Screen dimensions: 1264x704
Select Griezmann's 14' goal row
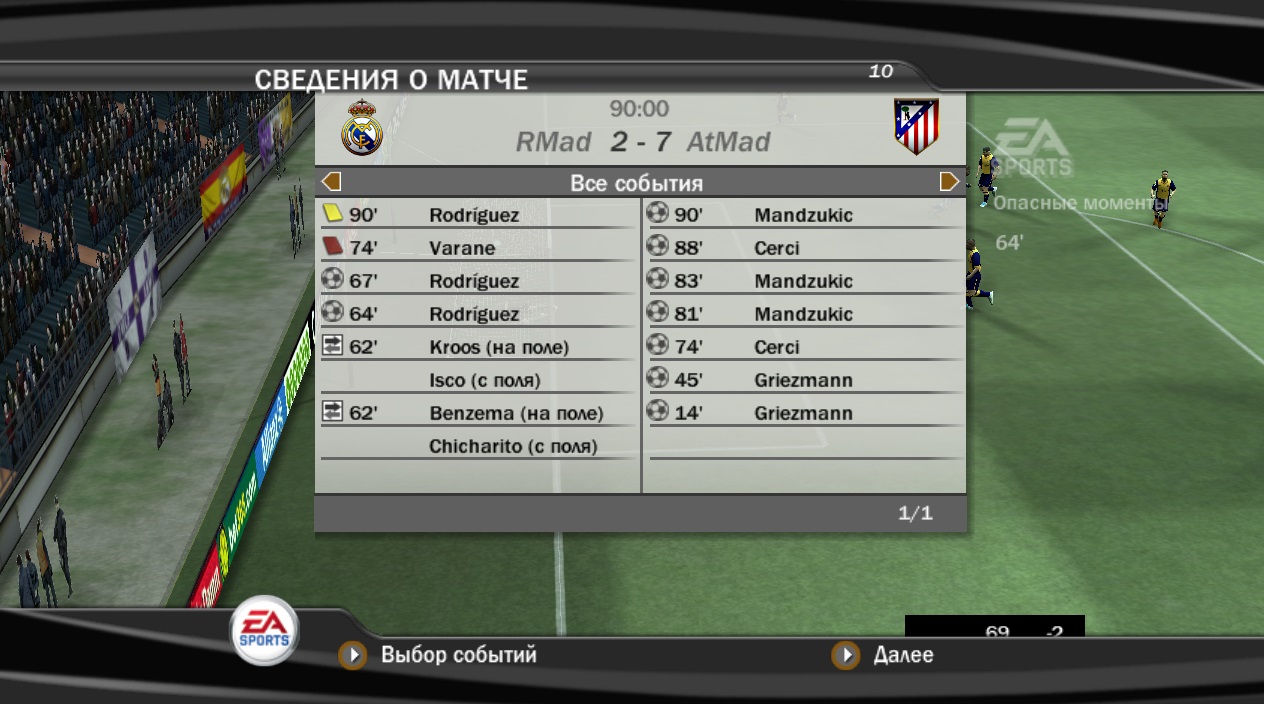(803, 414)
